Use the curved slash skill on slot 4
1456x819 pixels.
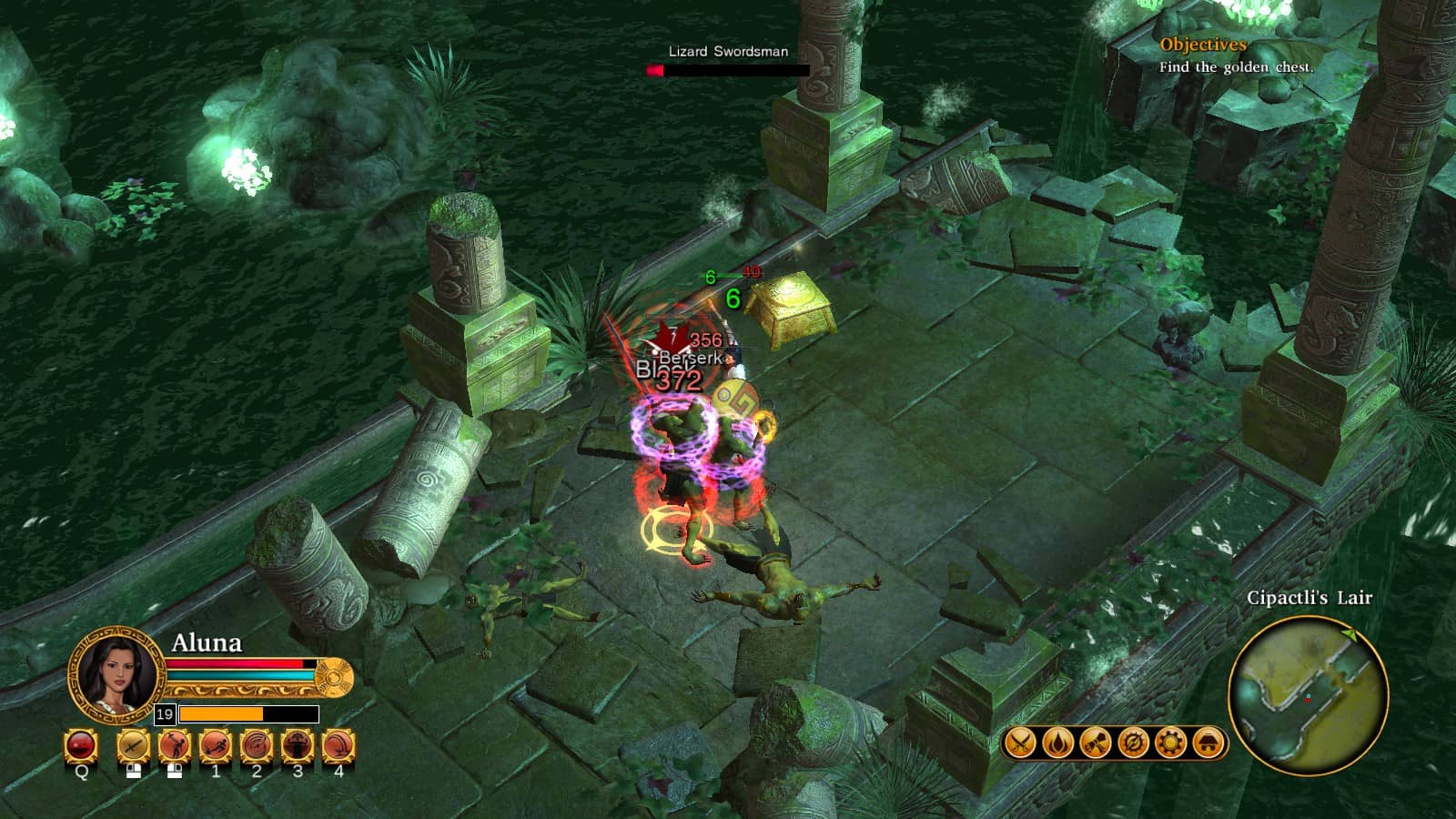tap(339, 746)
